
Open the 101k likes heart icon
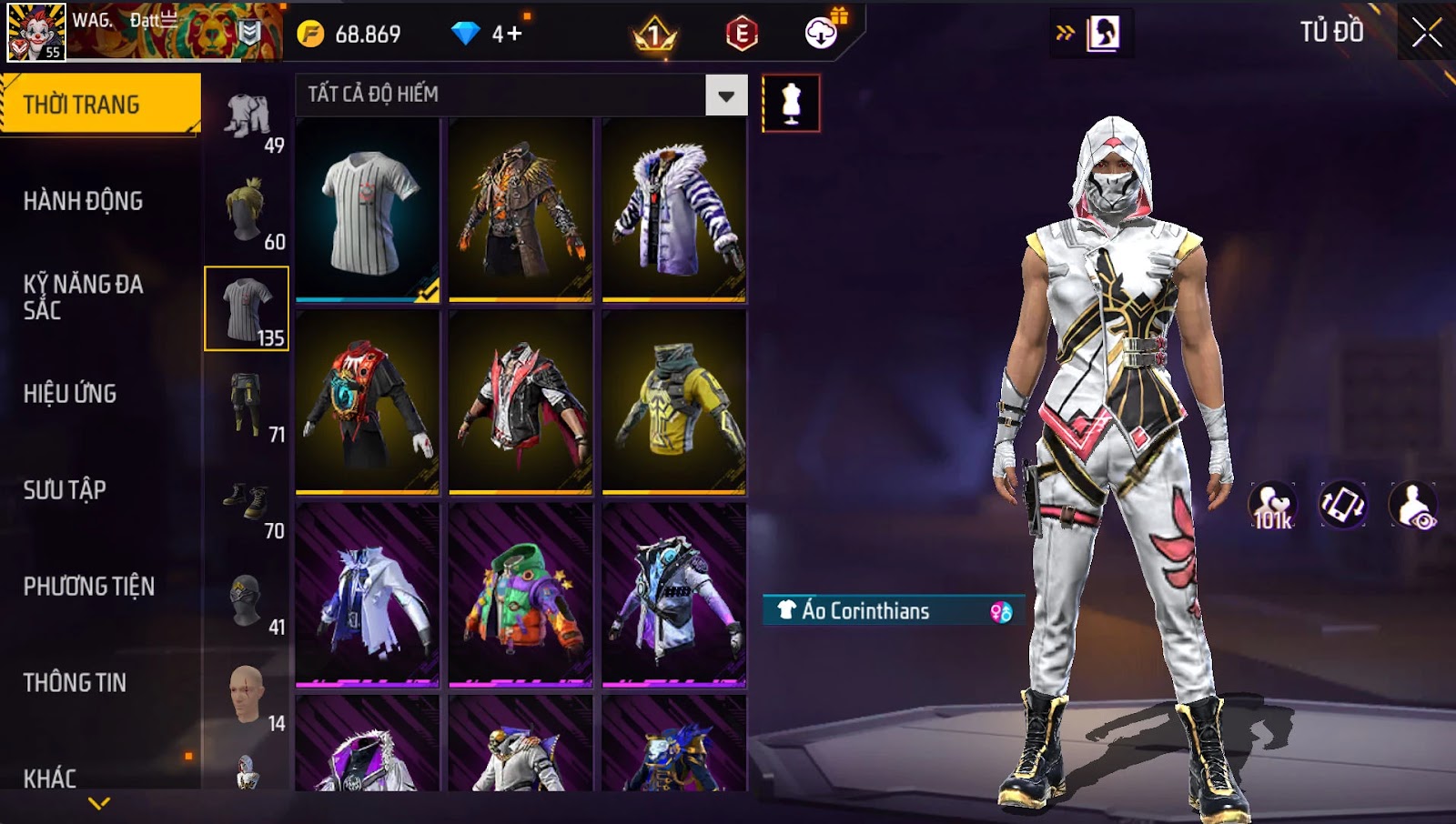(x=1272, y=506)
